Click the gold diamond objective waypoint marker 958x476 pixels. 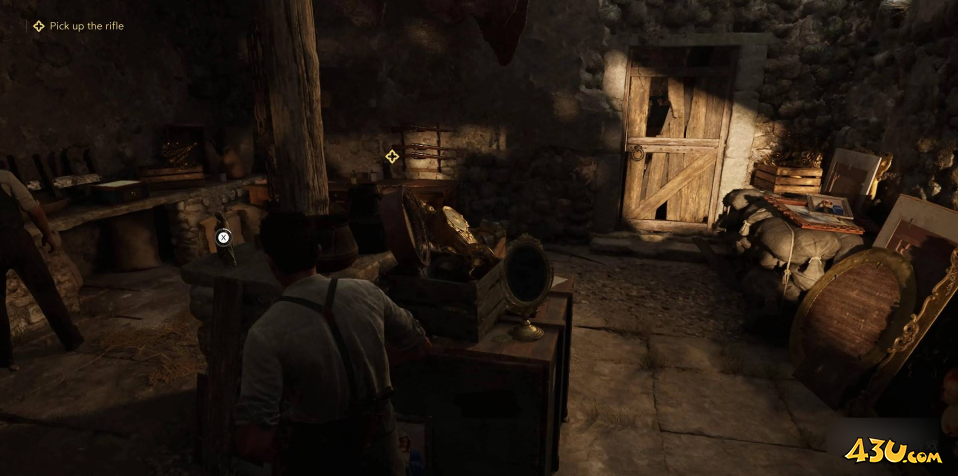pos(392,156)
